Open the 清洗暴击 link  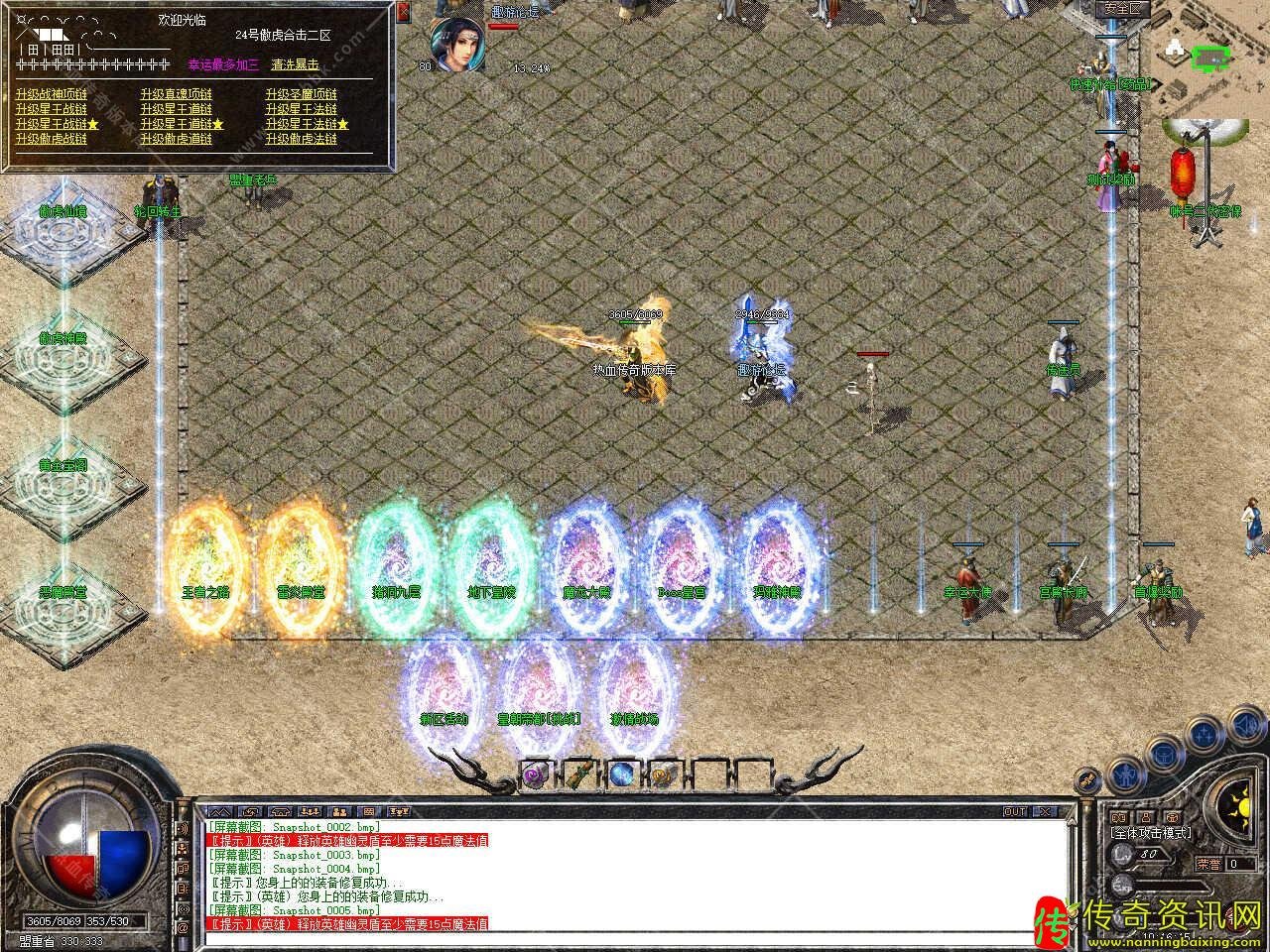click(x=296, y=64)
